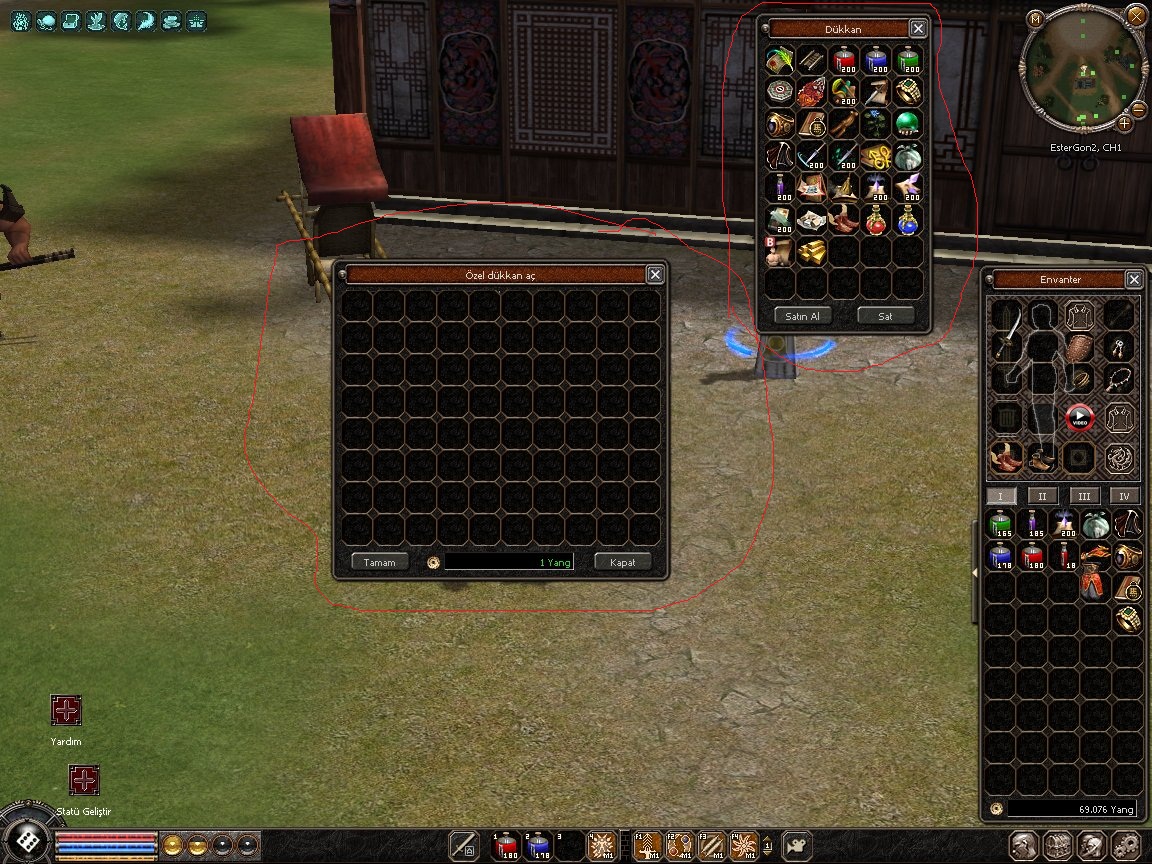The width and height of the screenshot is (1152, 864).
Task: Switch to inventory tab II
Action: tap(1042, 496)
